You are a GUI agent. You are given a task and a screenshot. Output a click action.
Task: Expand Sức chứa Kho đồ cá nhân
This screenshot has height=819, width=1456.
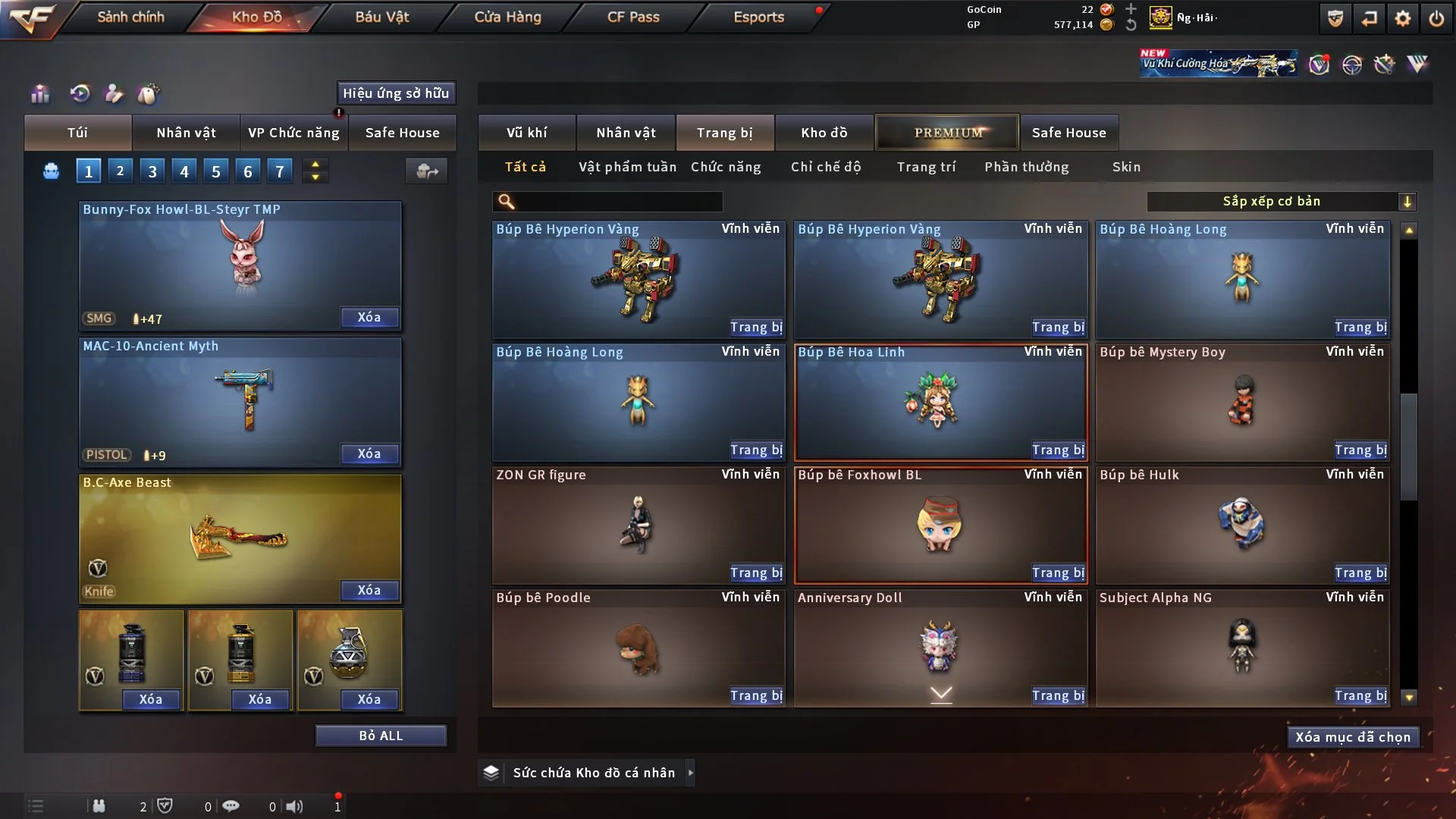(690, 773)
